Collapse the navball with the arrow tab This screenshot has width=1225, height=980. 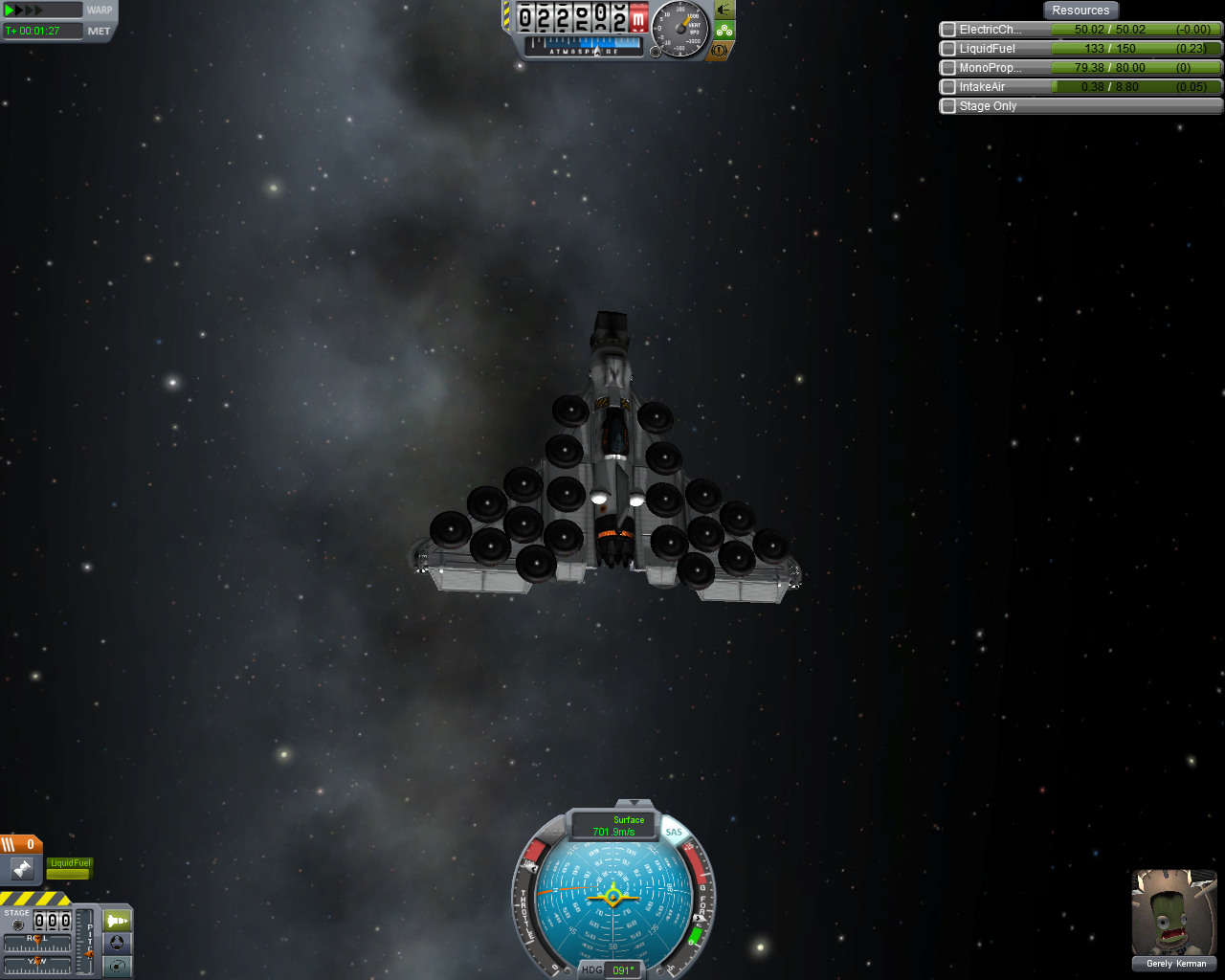634,803
